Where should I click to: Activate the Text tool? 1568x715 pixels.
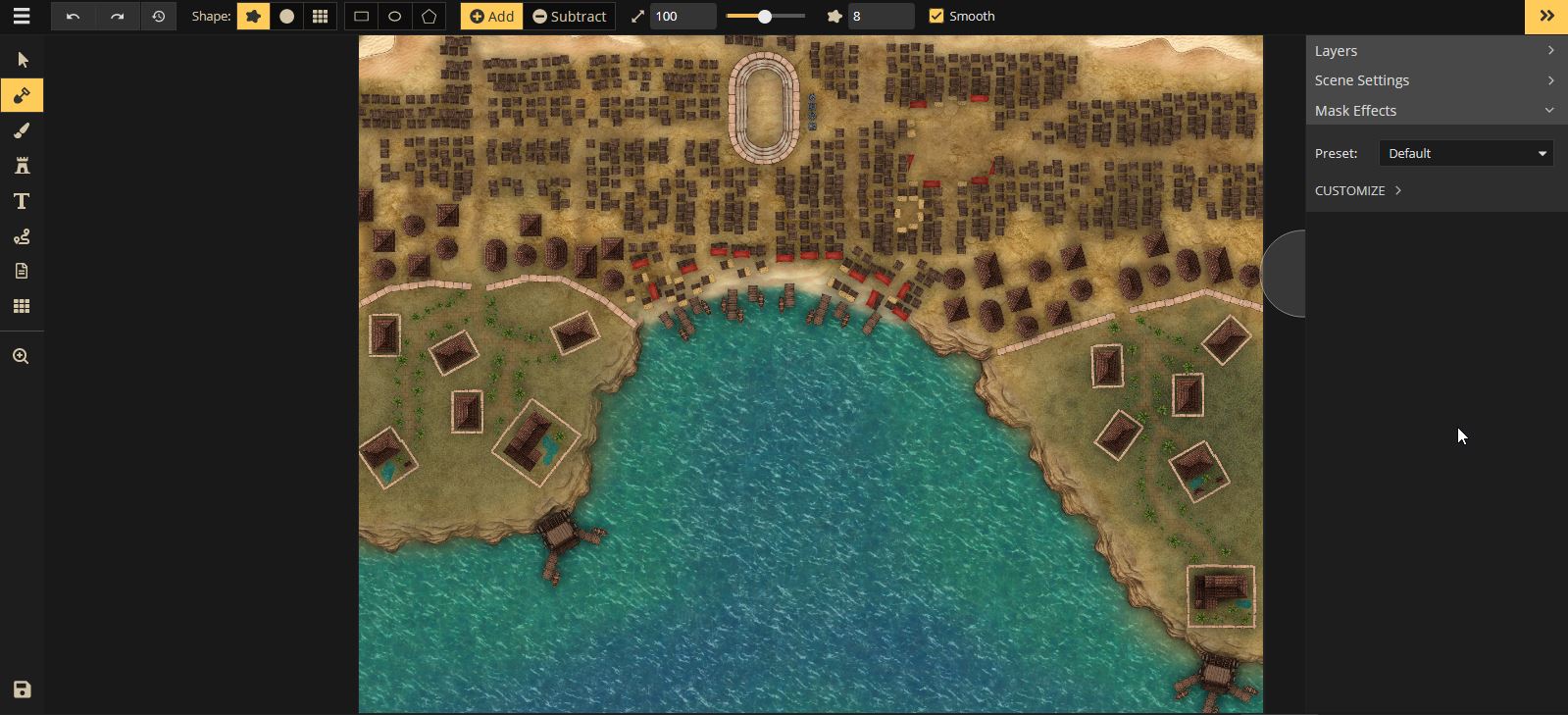[x=22, y=201]
